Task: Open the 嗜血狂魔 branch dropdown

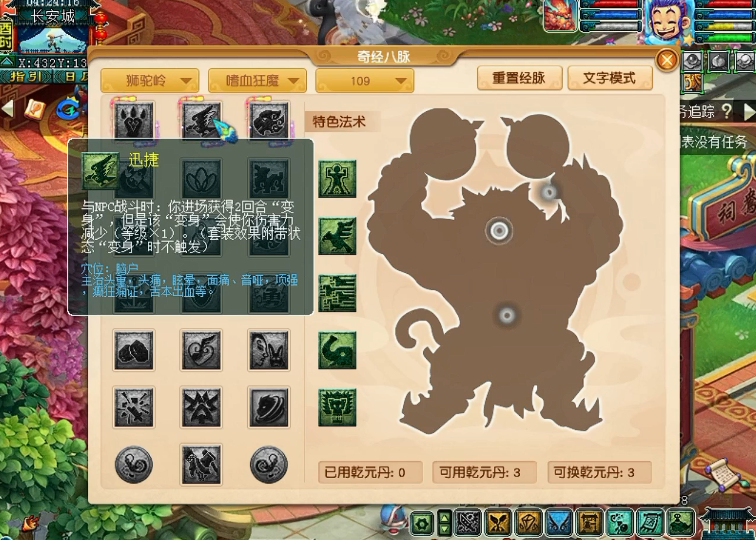Action: pos(257,81)
